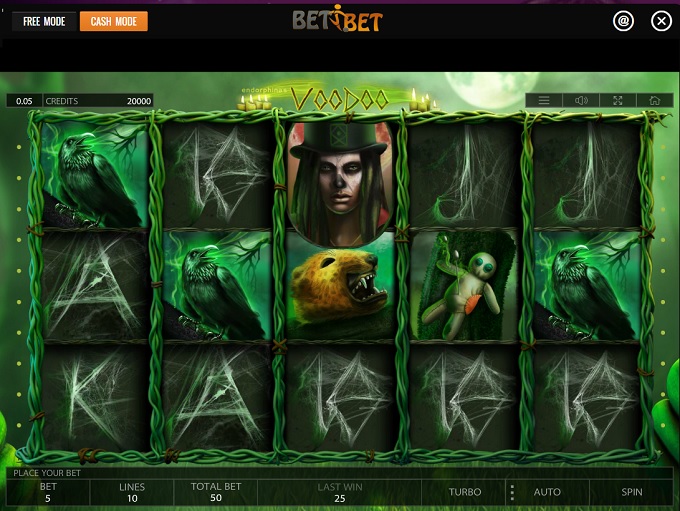Click the BetiBet logo
This screenshot has height=511, width=680.
337,20
